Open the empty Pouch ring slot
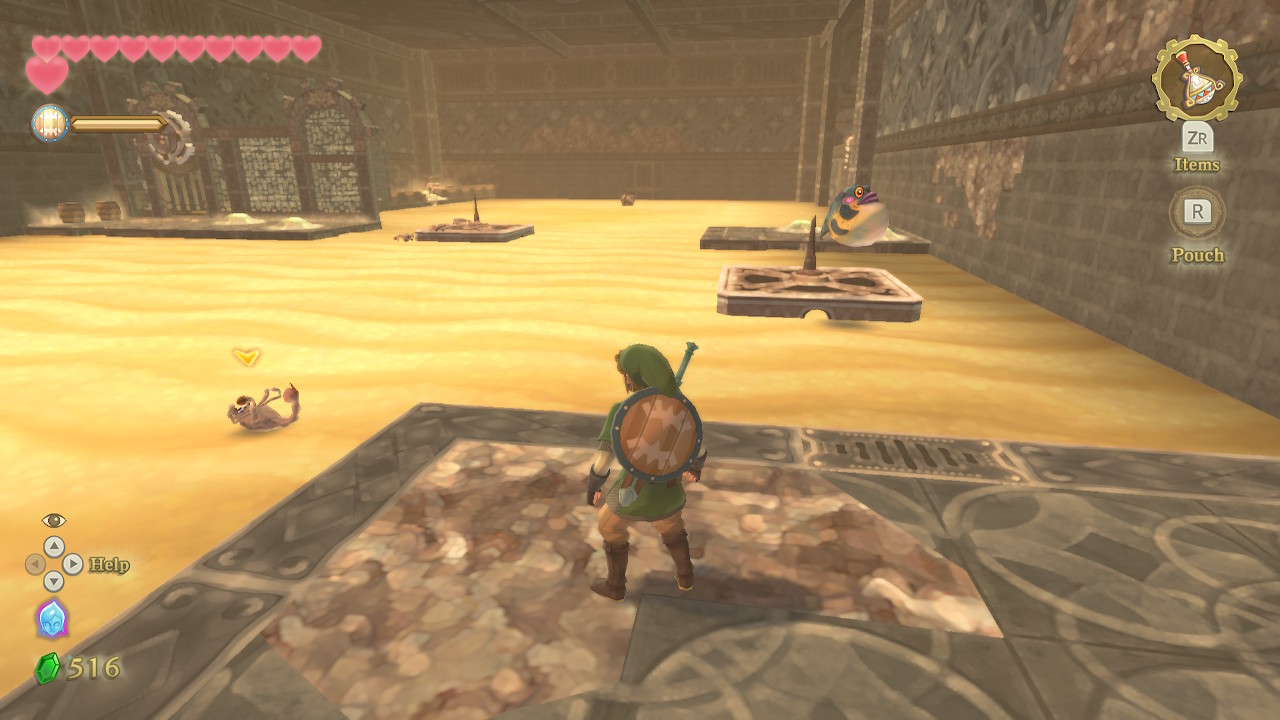This screenshot has height=720, width=1280. (x=1196, y=212)
